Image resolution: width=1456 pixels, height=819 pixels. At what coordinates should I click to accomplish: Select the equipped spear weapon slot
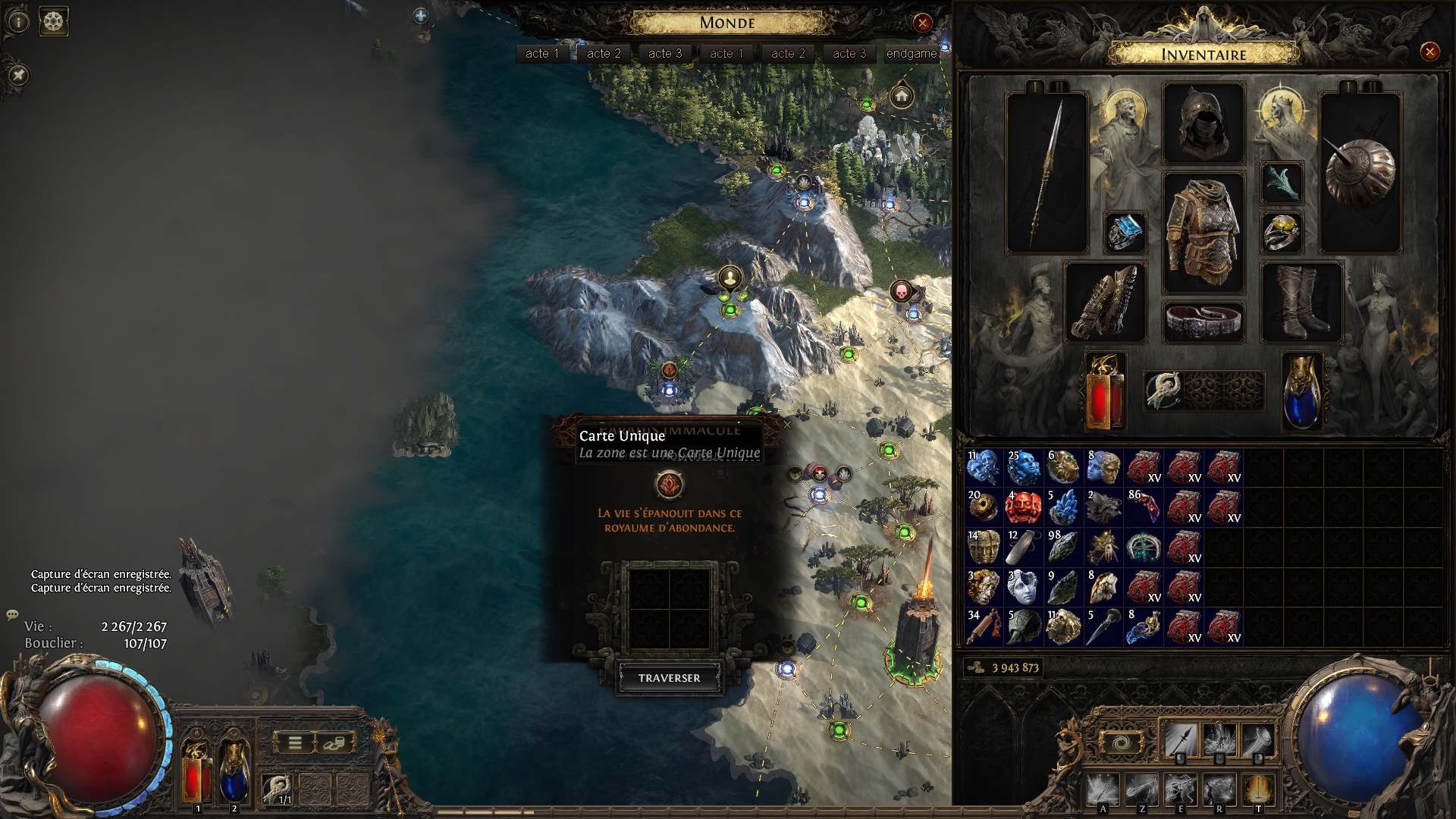tap(1047, 173)
